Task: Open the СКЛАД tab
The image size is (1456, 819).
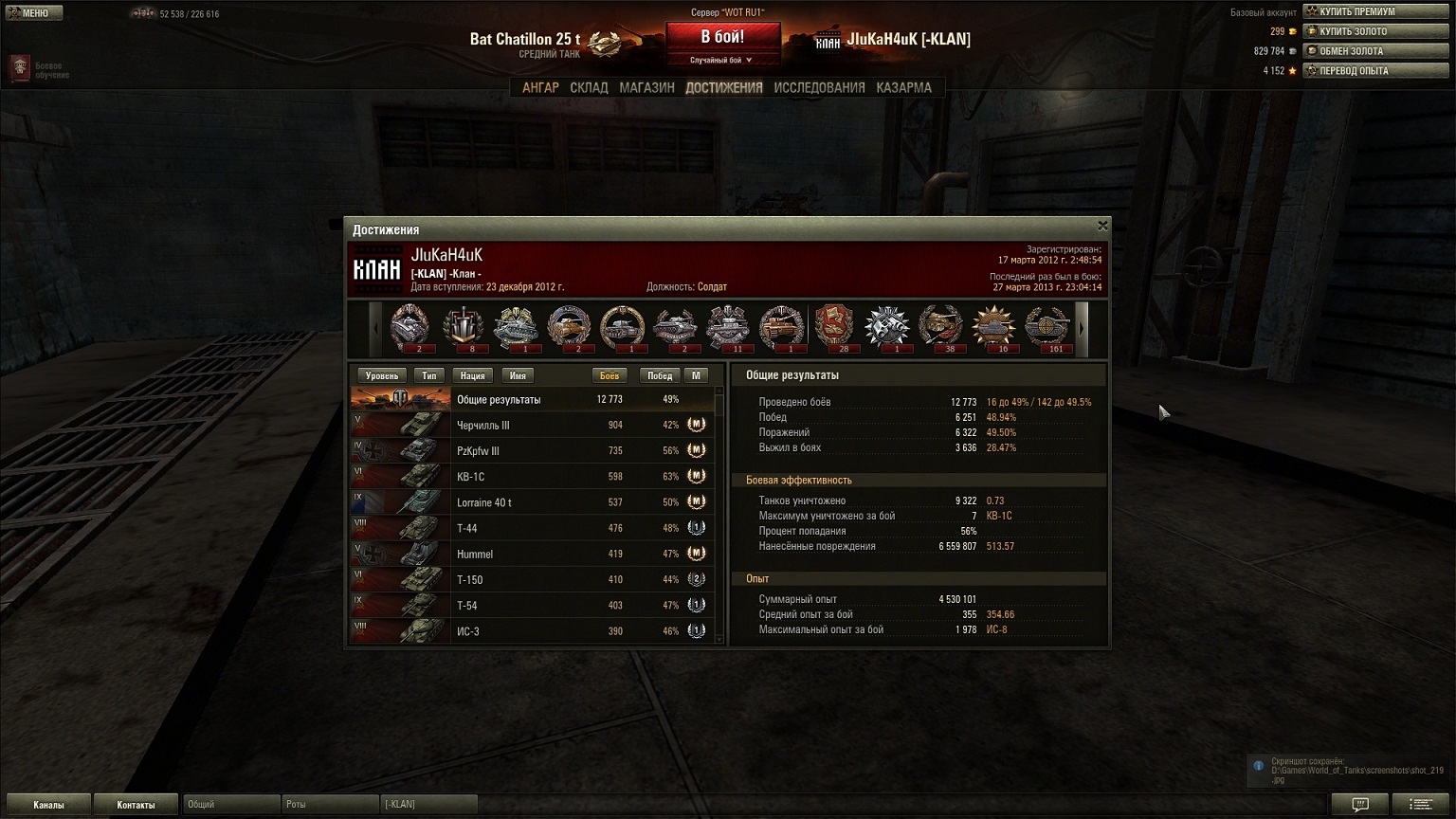Action: 589,87
